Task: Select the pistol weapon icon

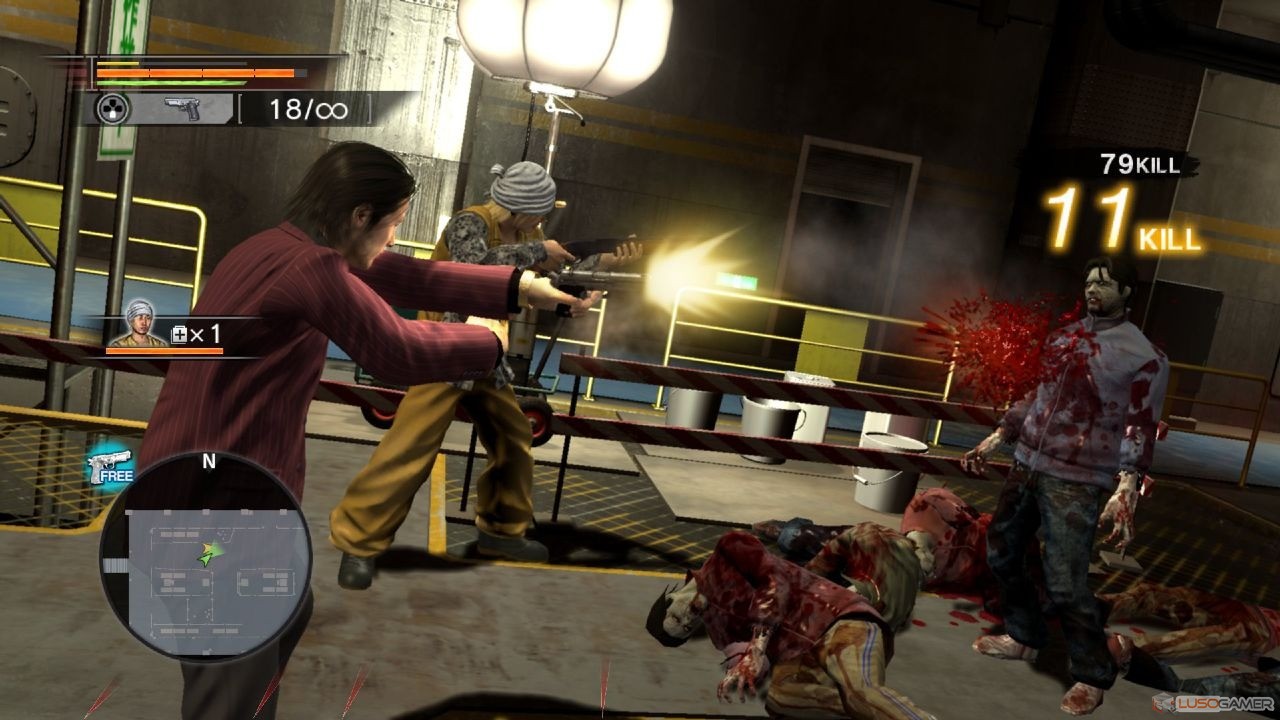Action: coord(182,109)
